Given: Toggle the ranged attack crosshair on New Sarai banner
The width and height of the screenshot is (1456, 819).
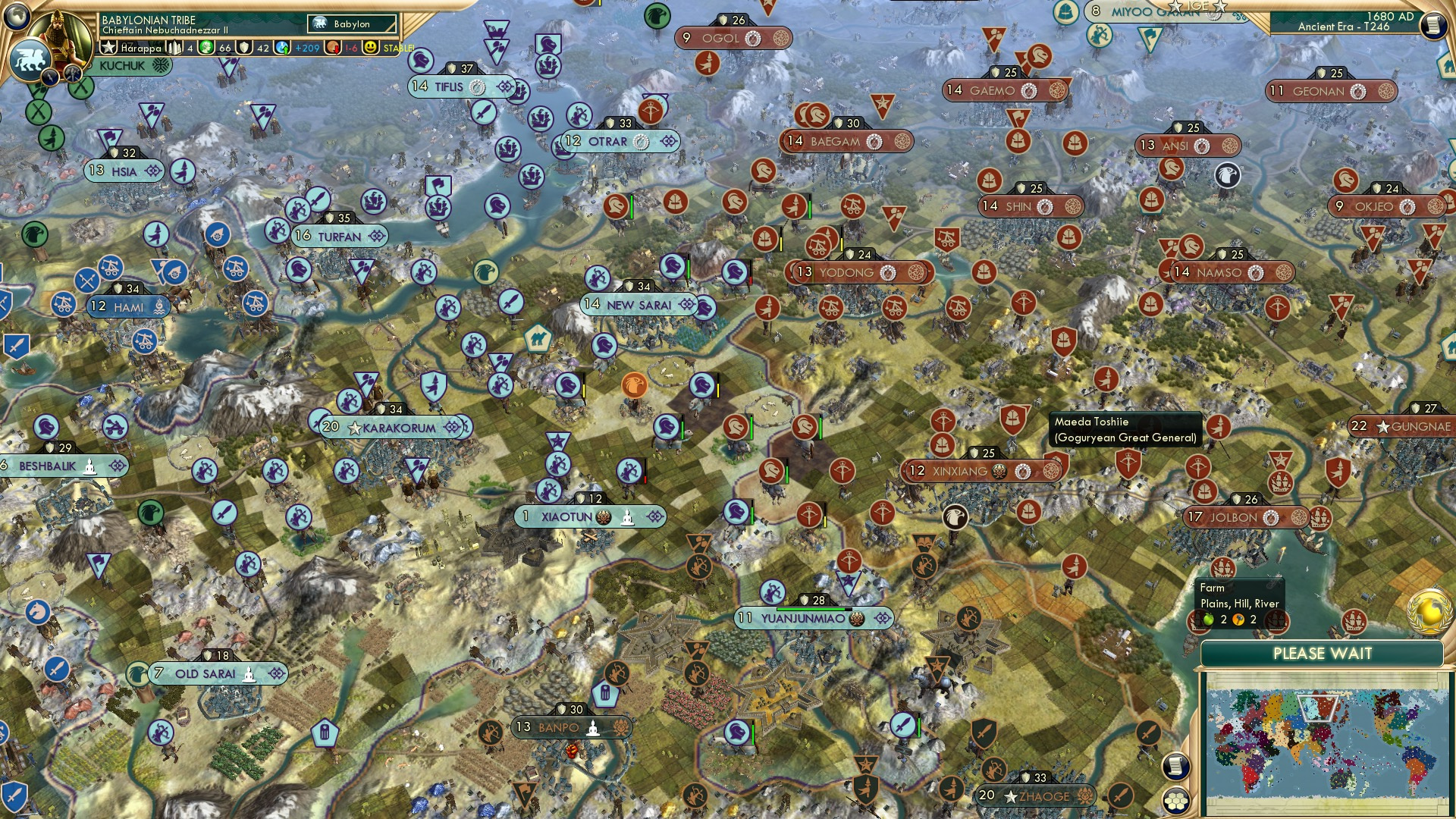Looking at the screenshot, I should 686,305.
